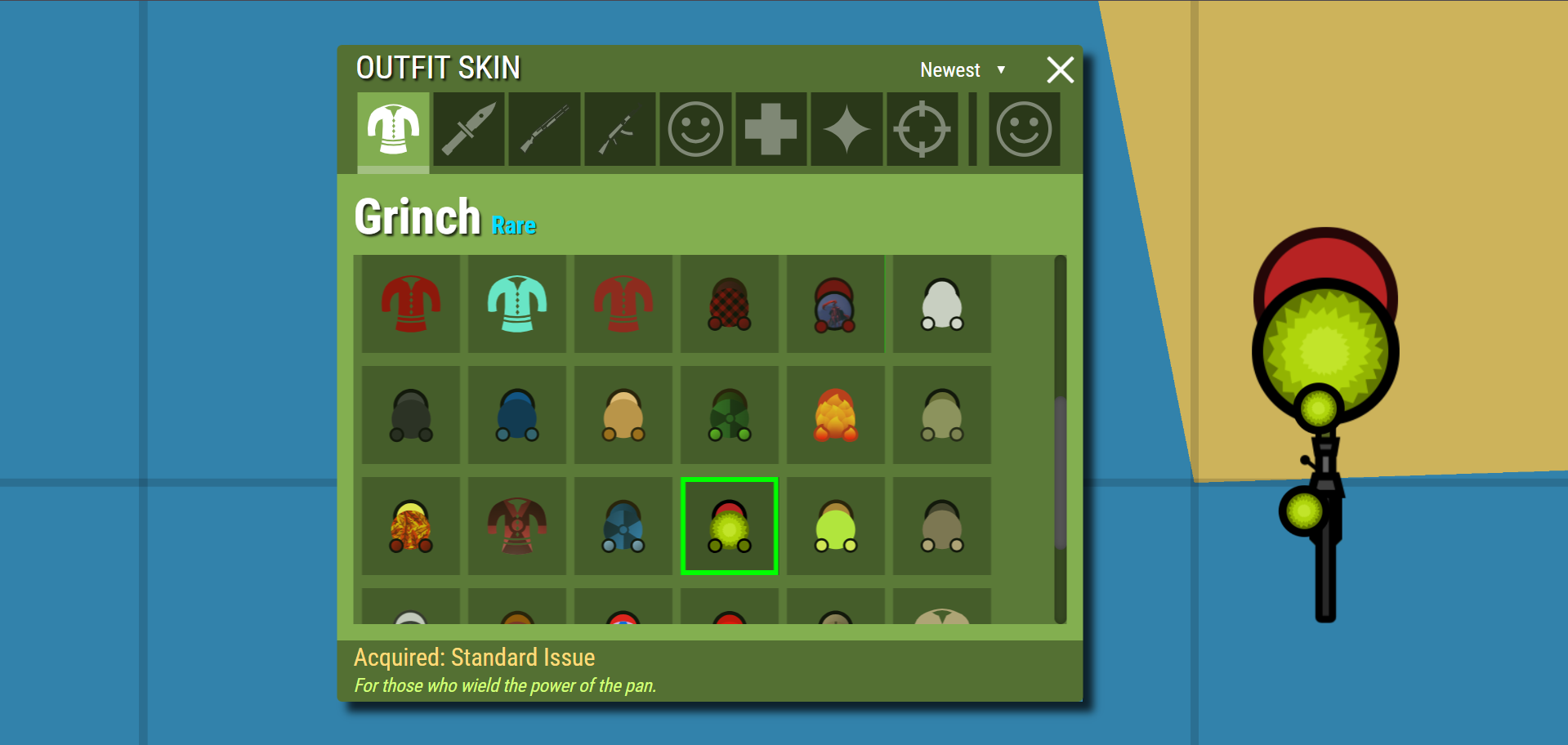Image resolution: width=1568 pixels, height=745 pixels.
Task: Select the turquoise sweater outfit skin
Action: coord(516,304)
